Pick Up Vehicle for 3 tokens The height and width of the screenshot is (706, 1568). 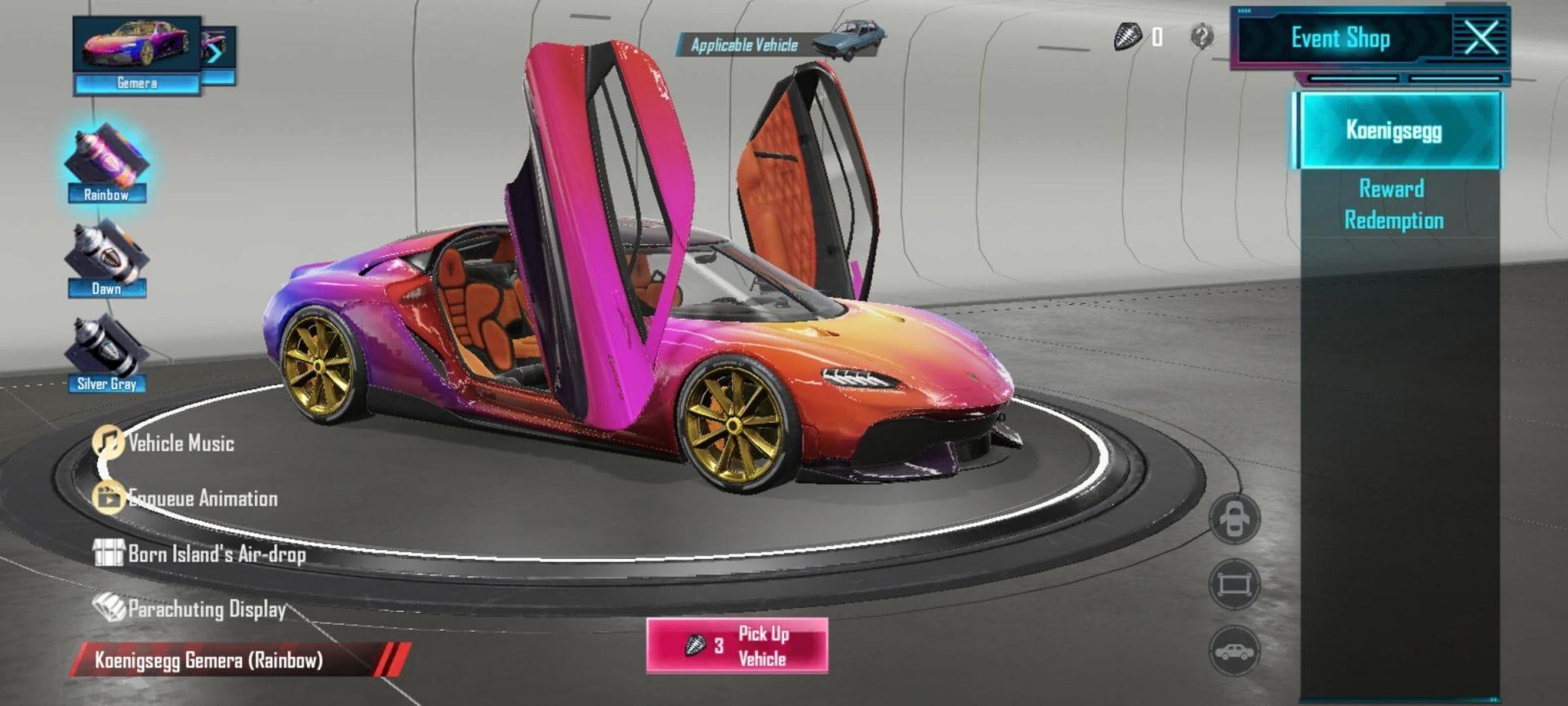[737, 646]
